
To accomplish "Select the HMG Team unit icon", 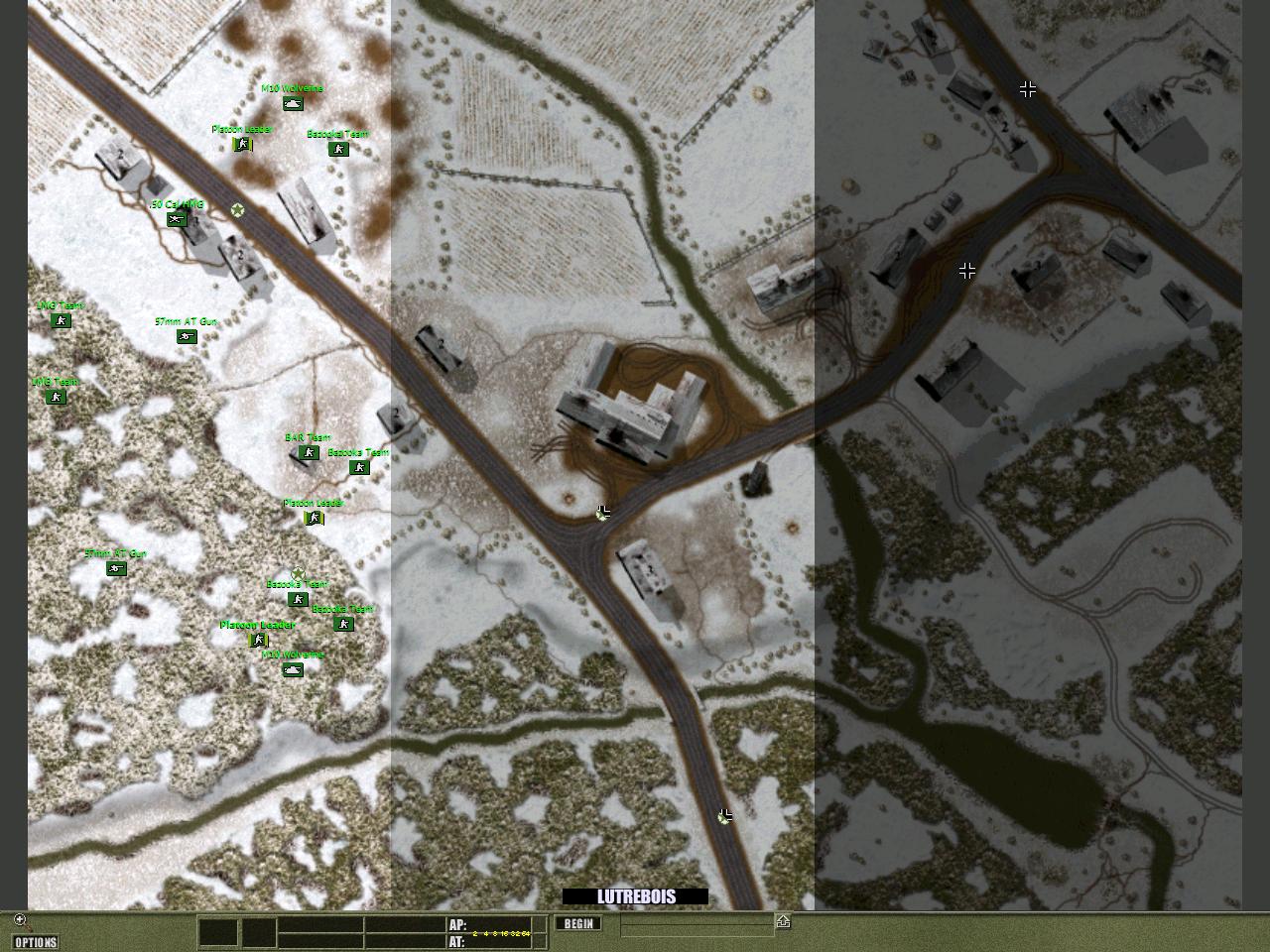I will (56, 399).
